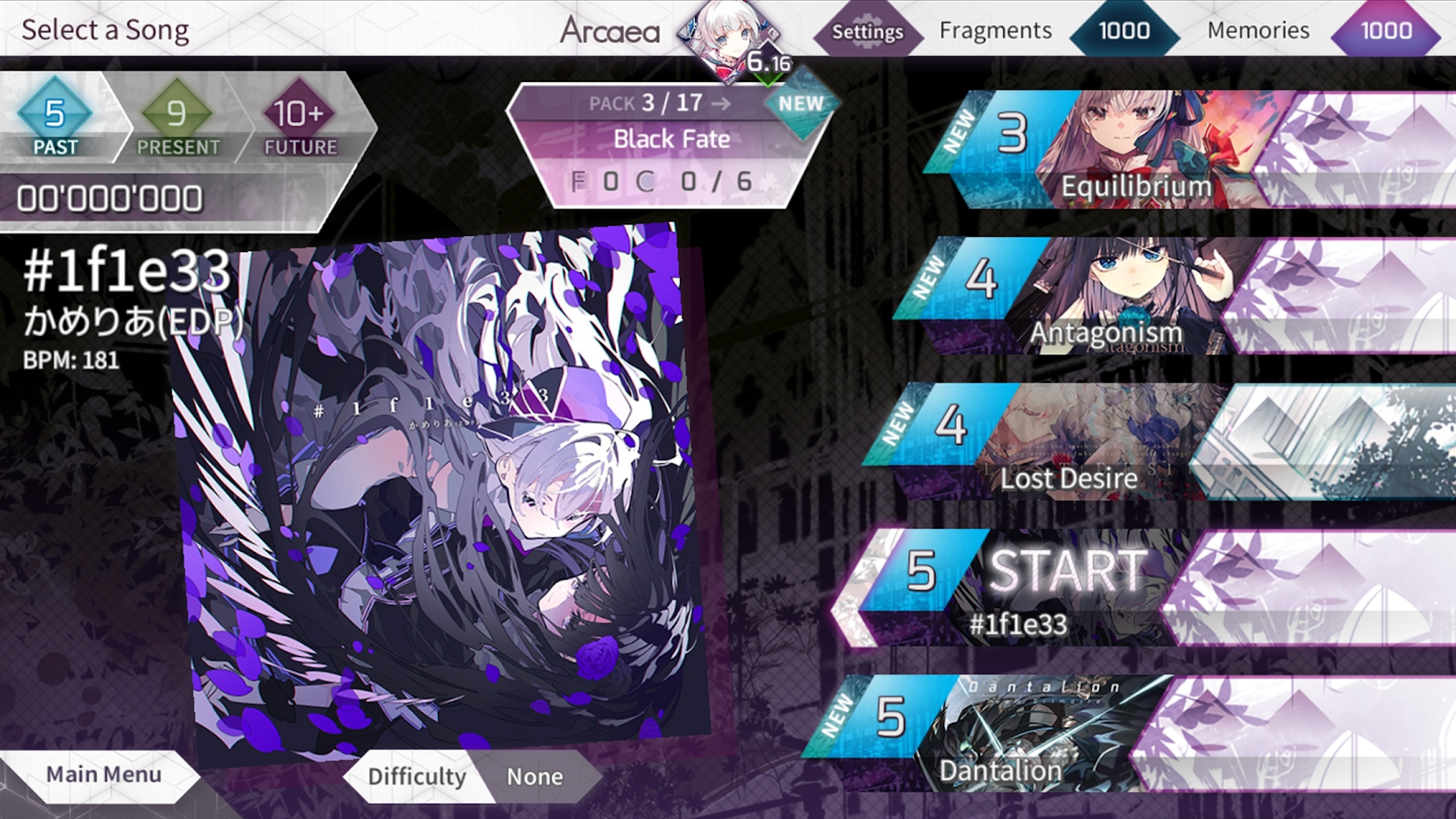The width and height of the screenshot is (1456, 819).
Task: Advance packs with the PACK 3/17 arrow
Action: coord(721,102)
